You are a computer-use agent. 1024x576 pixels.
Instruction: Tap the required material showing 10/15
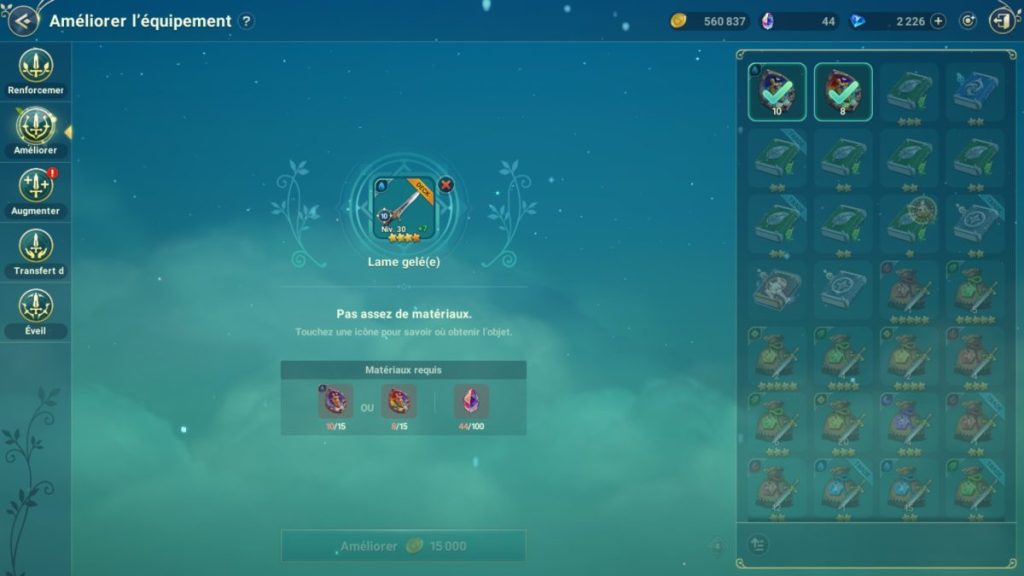pos(335,402)
